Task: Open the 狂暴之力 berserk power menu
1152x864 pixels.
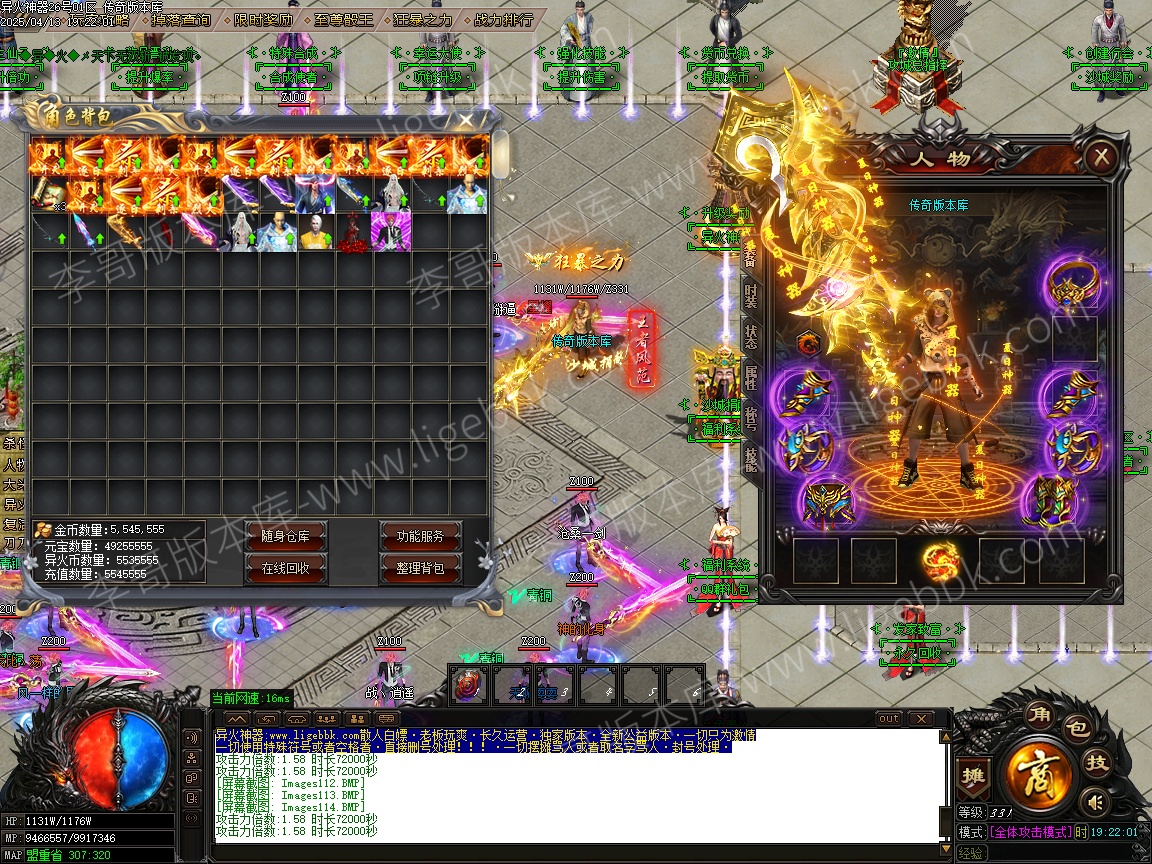Action: point(422,19)
